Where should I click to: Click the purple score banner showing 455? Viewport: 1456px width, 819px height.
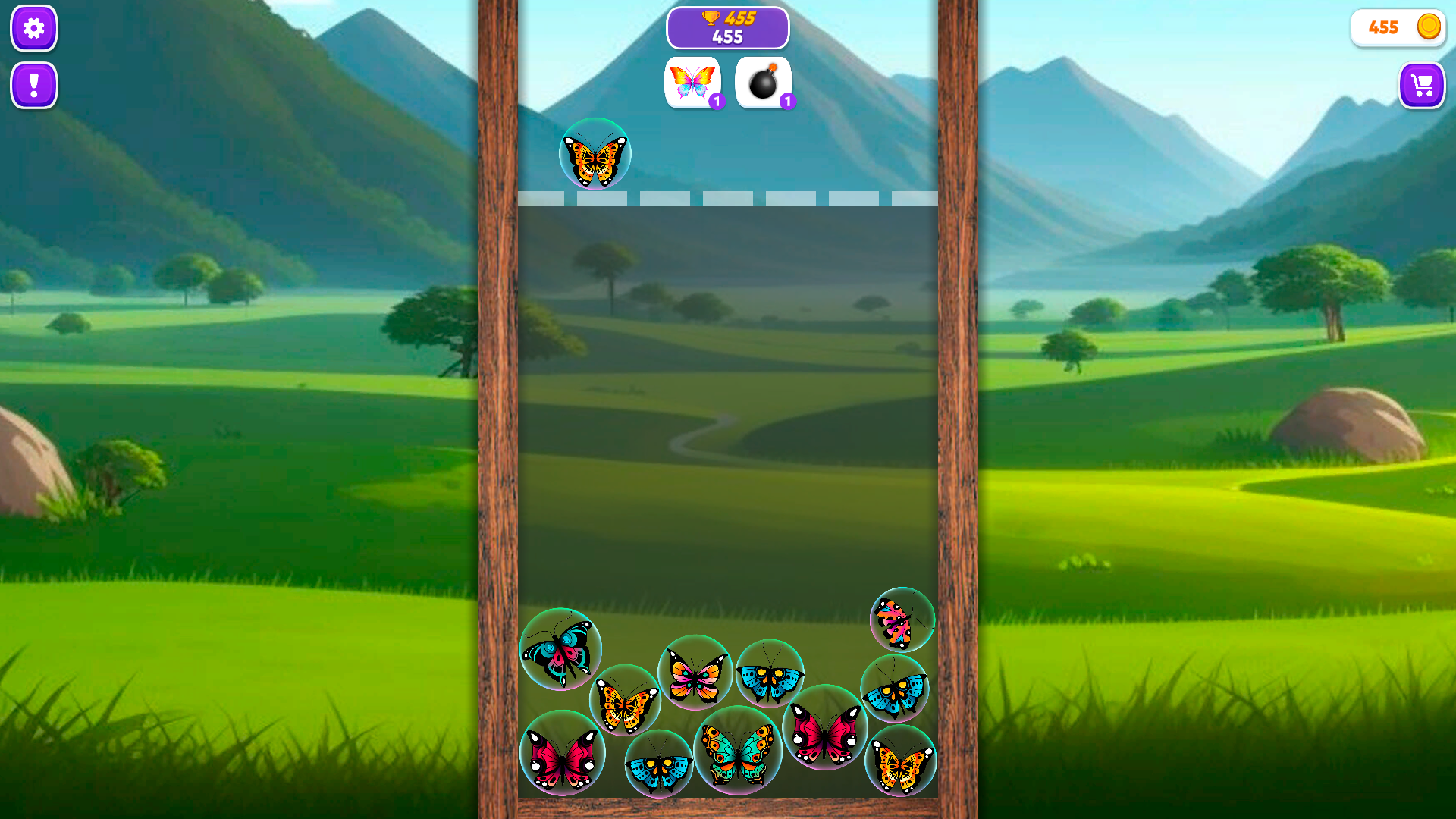click(728, 27)
